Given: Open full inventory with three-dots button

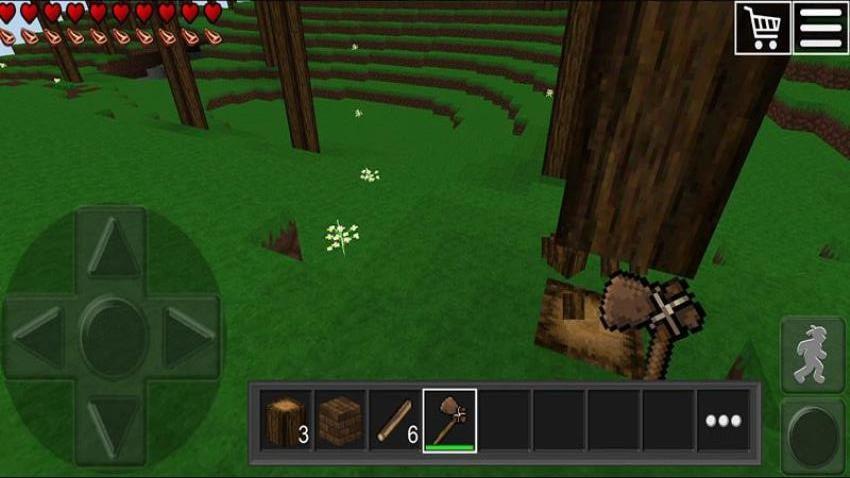Looking at the screenshot, I should 723,420.
